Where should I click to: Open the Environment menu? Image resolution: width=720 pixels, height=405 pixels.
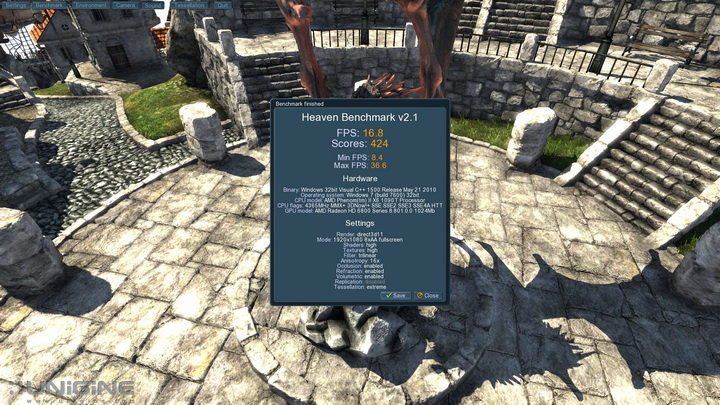pos(90,5)
